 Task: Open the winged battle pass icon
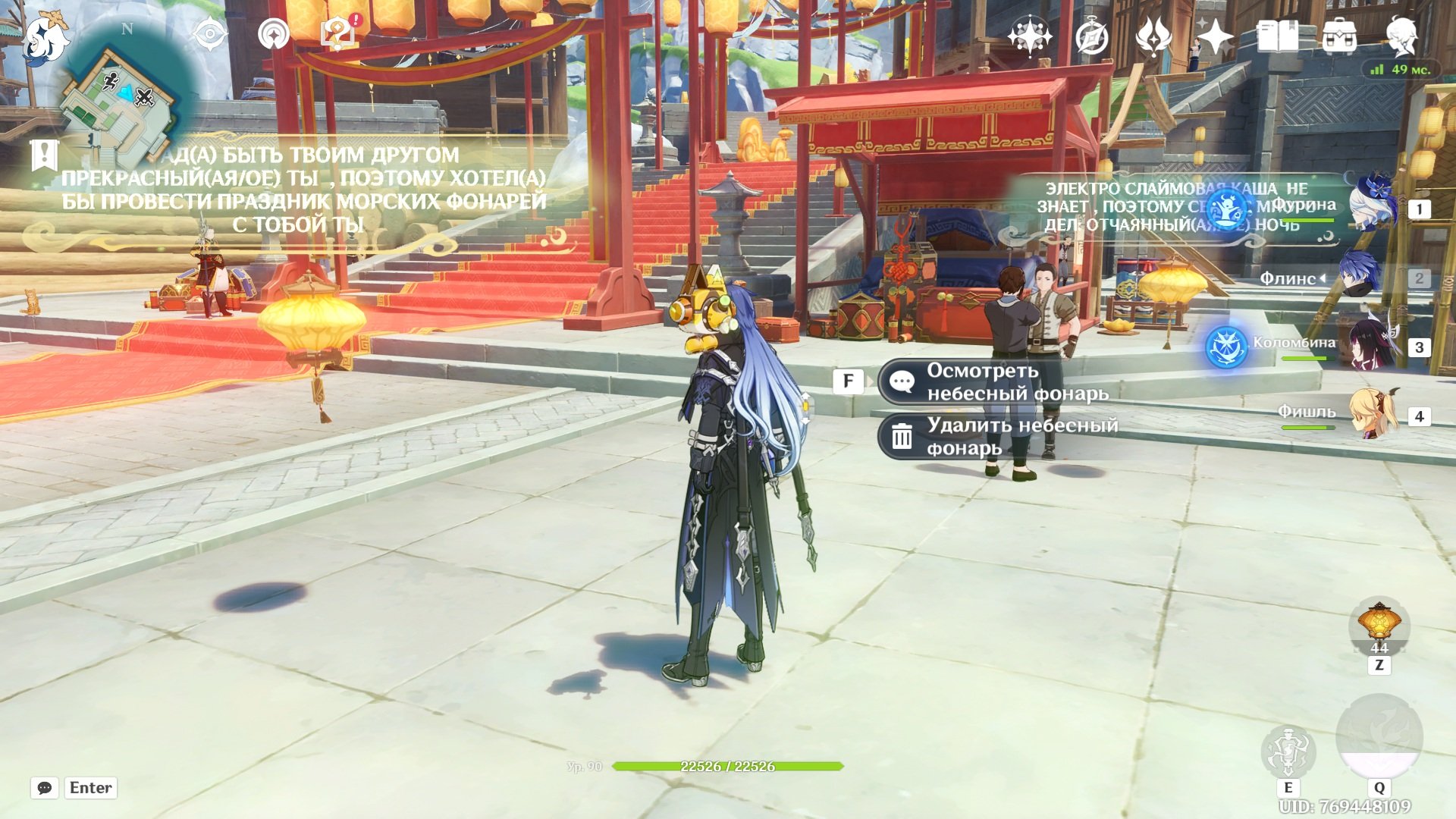(x=1153, y=36)
